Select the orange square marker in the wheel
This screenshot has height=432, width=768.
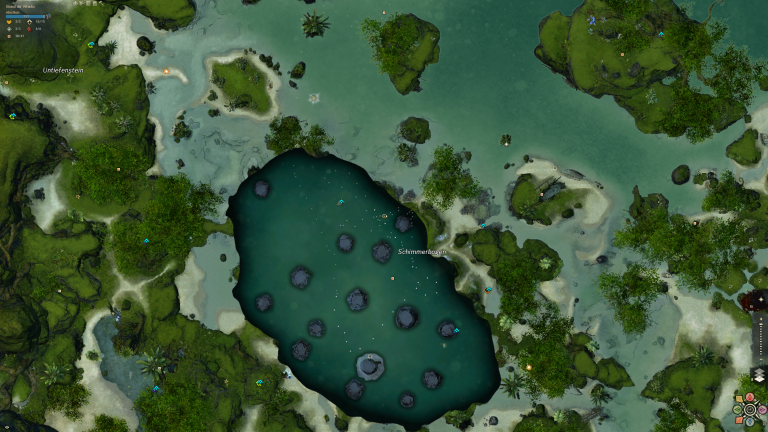click(739, 420)
